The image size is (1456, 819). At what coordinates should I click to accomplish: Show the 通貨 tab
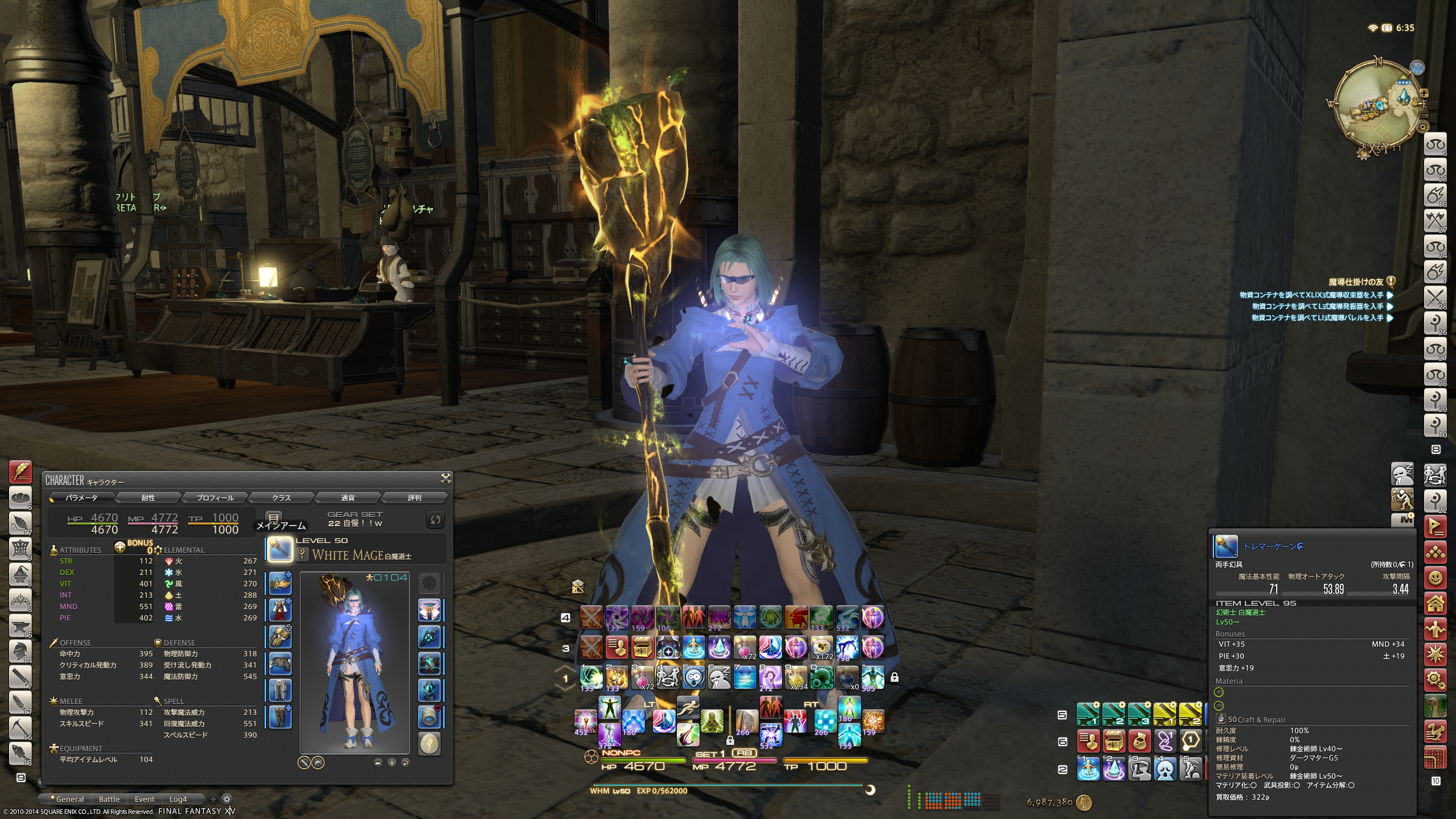point(348,498)
